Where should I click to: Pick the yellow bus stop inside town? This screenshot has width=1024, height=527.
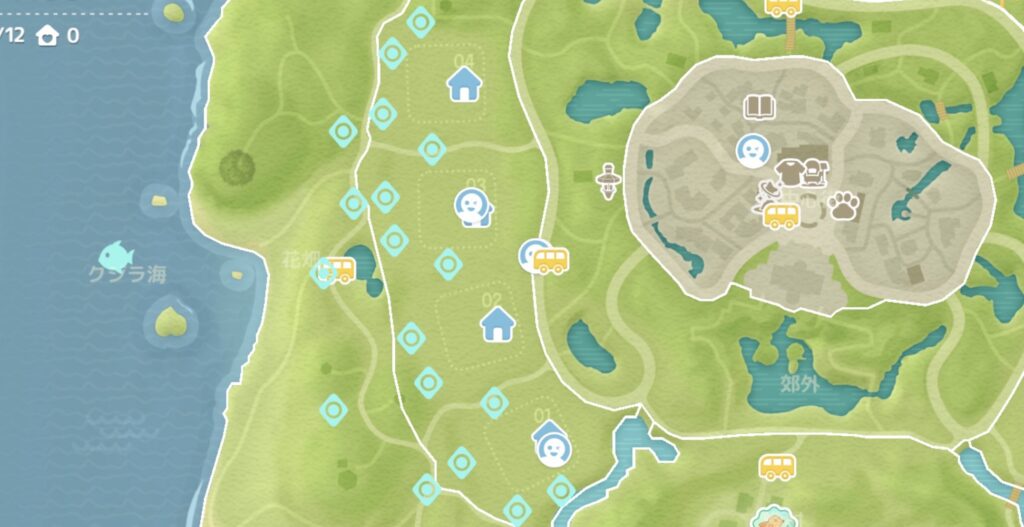point(781,215)
